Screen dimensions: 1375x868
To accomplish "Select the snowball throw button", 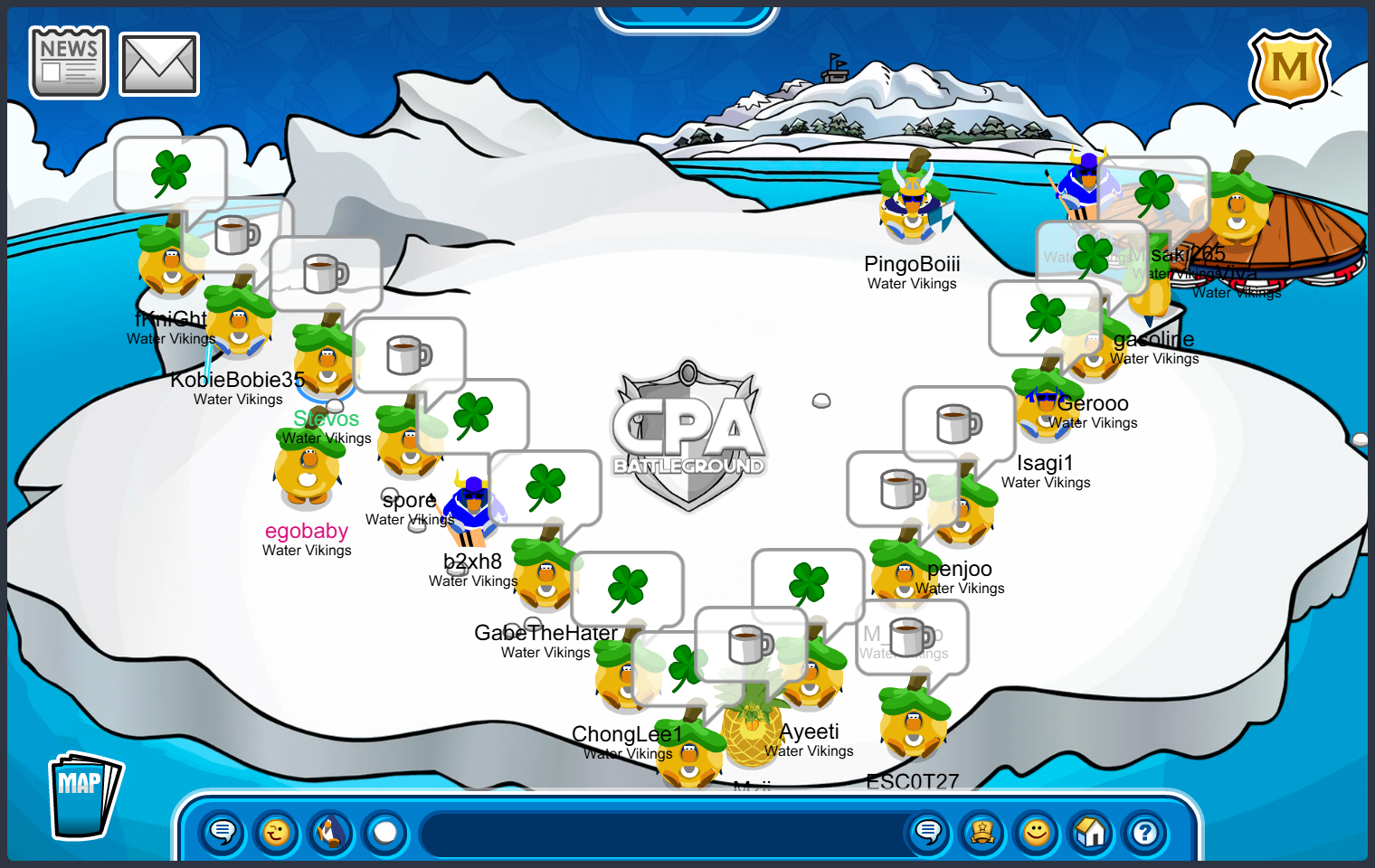I will coord(385,832).
